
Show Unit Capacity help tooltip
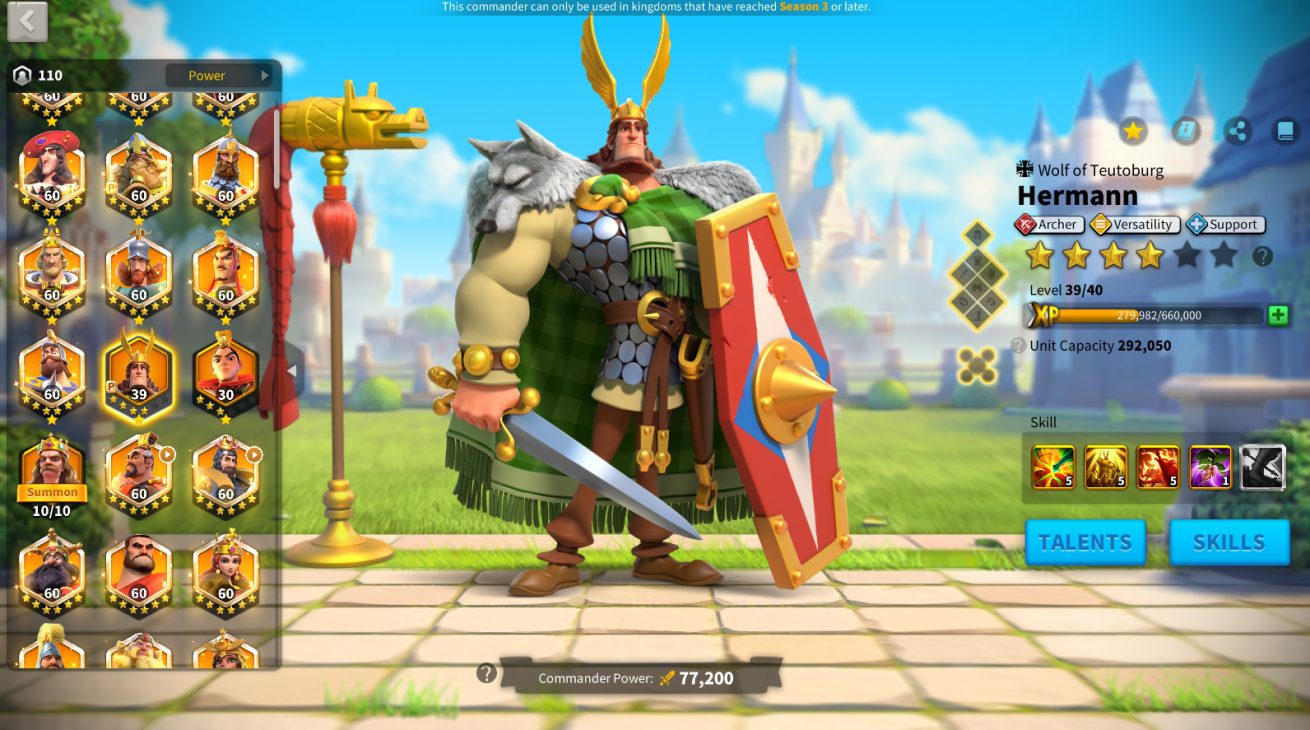click(x=1018, y=346)
